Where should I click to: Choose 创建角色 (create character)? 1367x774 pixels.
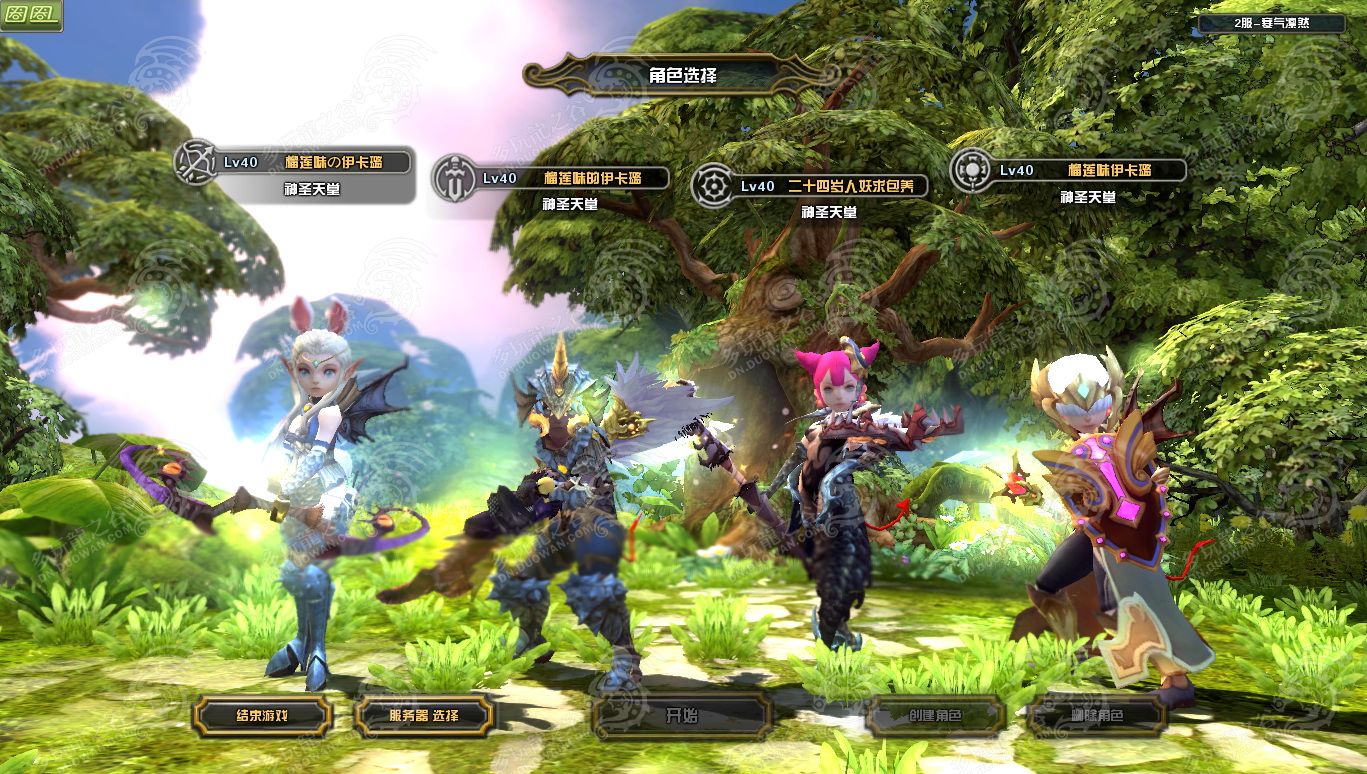tap(935, 716)
